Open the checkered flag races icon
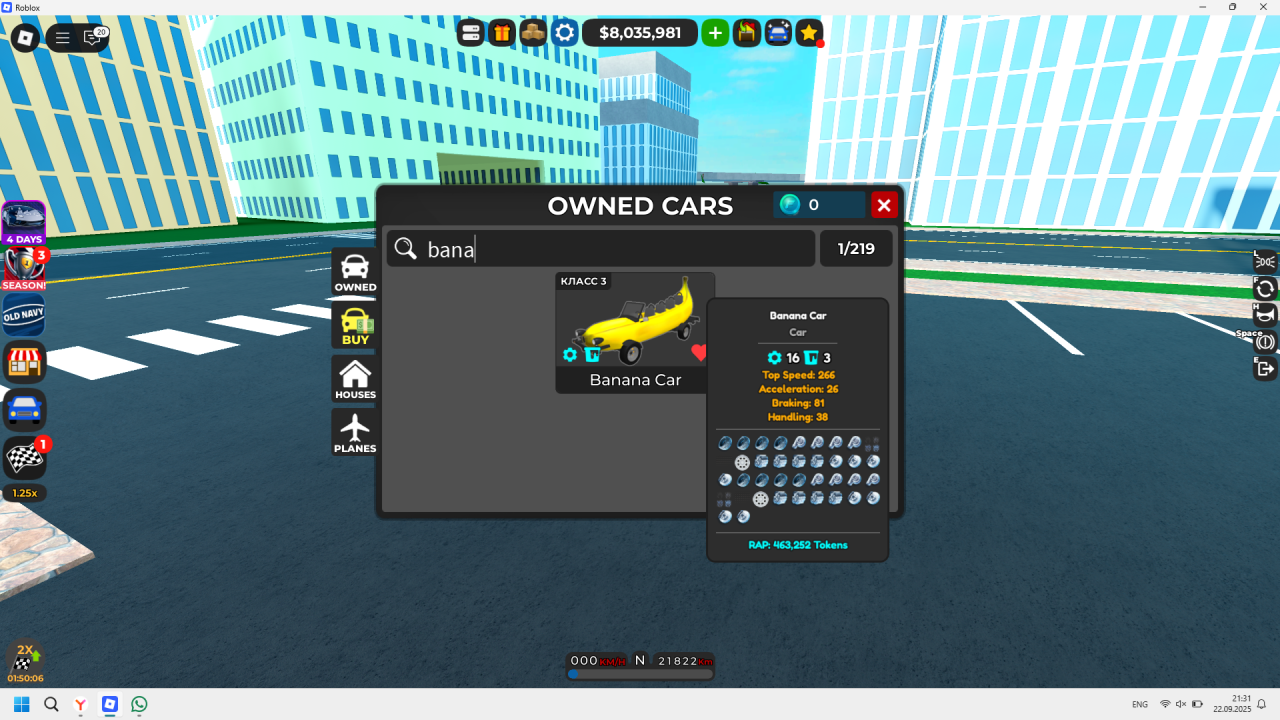 [23, 458]
